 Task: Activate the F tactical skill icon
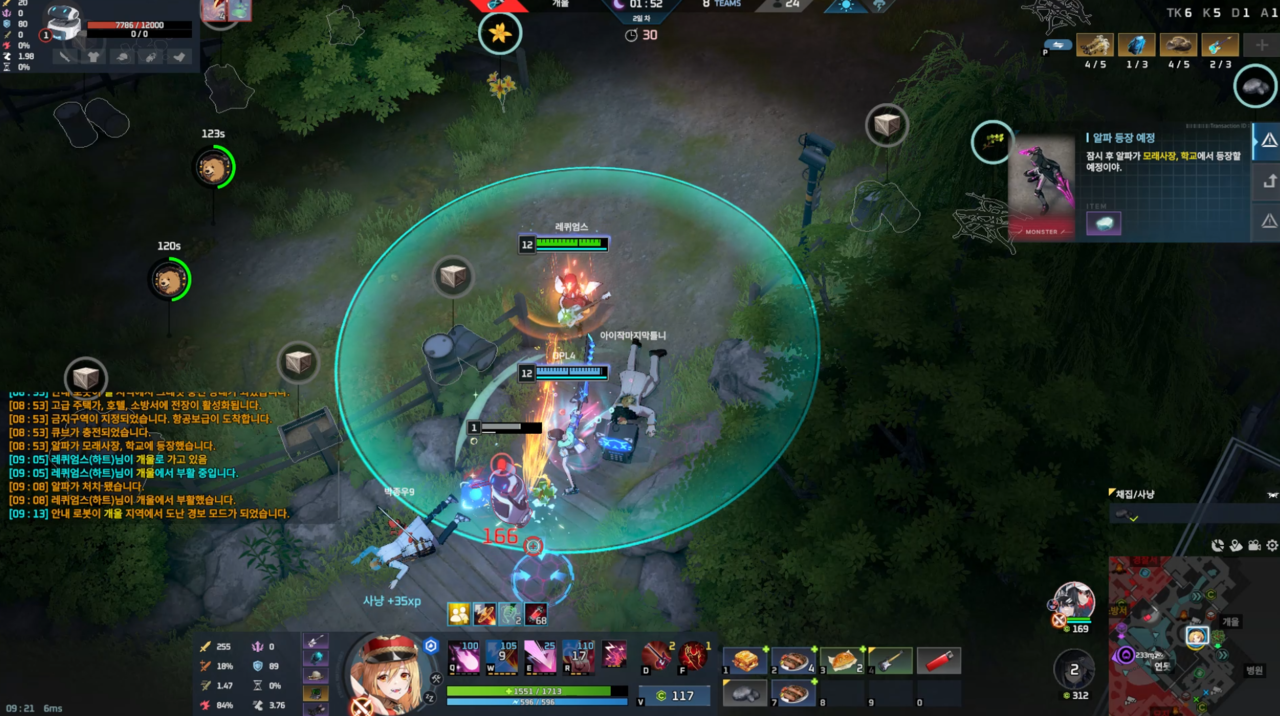coord(693,656)
